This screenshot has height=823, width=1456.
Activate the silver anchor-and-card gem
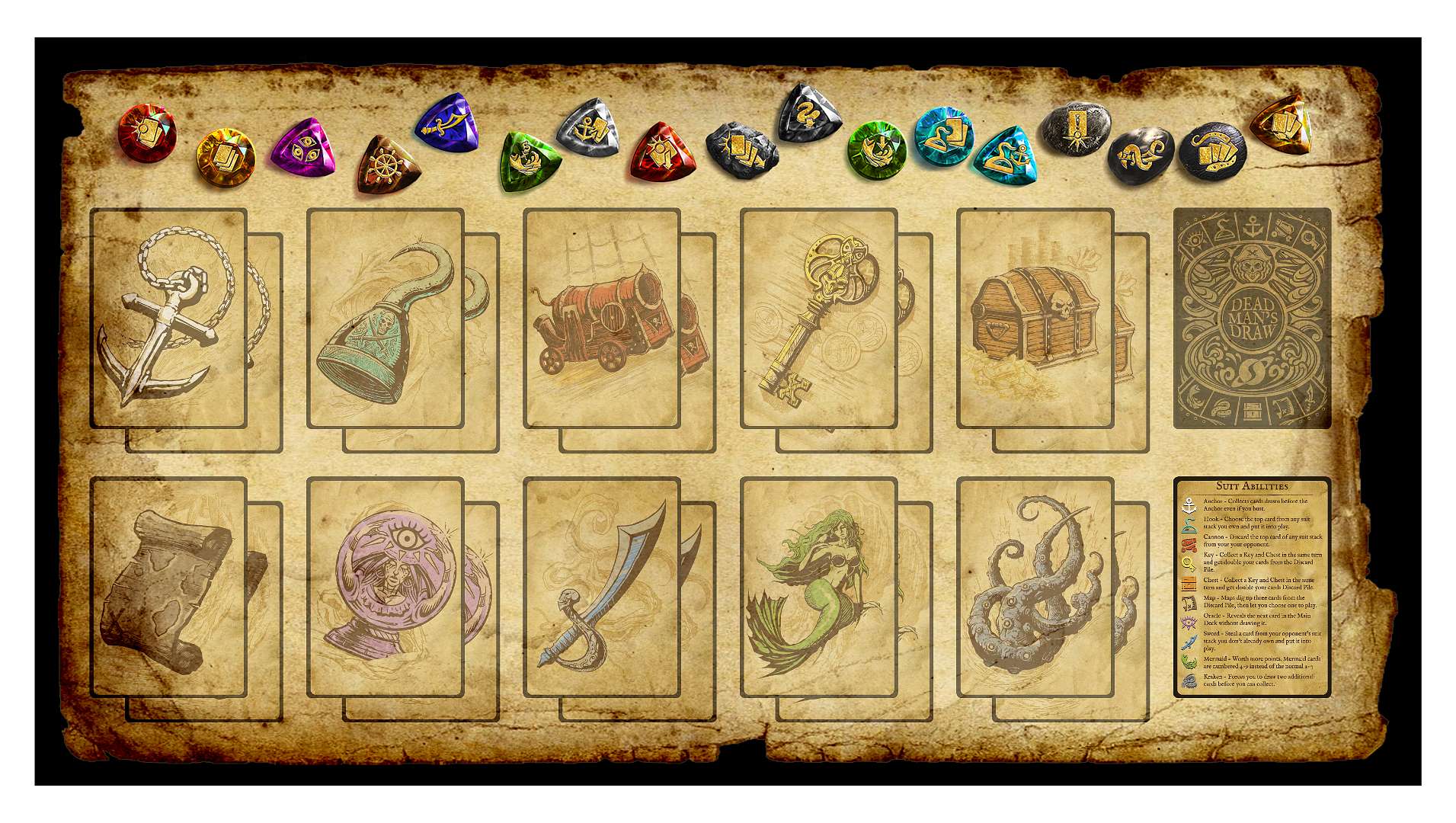click(589, 128)
